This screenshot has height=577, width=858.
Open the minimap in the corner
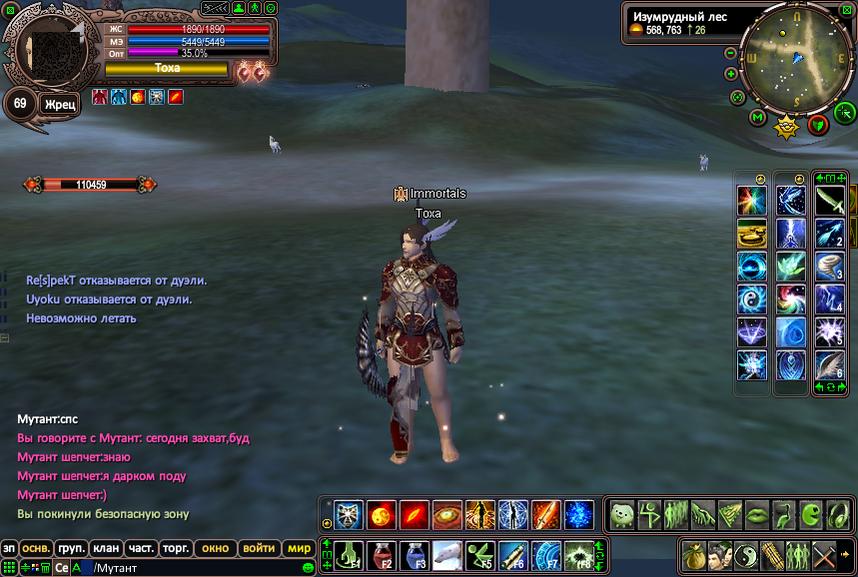pos(797,57)
